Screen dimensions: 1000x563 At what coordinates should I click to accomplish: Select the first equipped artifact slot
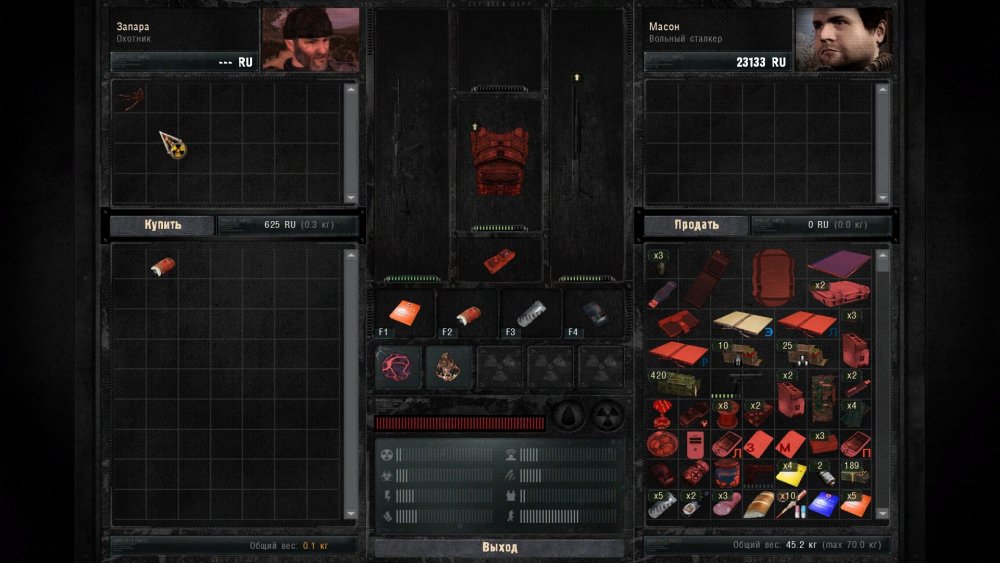[399, 367]
